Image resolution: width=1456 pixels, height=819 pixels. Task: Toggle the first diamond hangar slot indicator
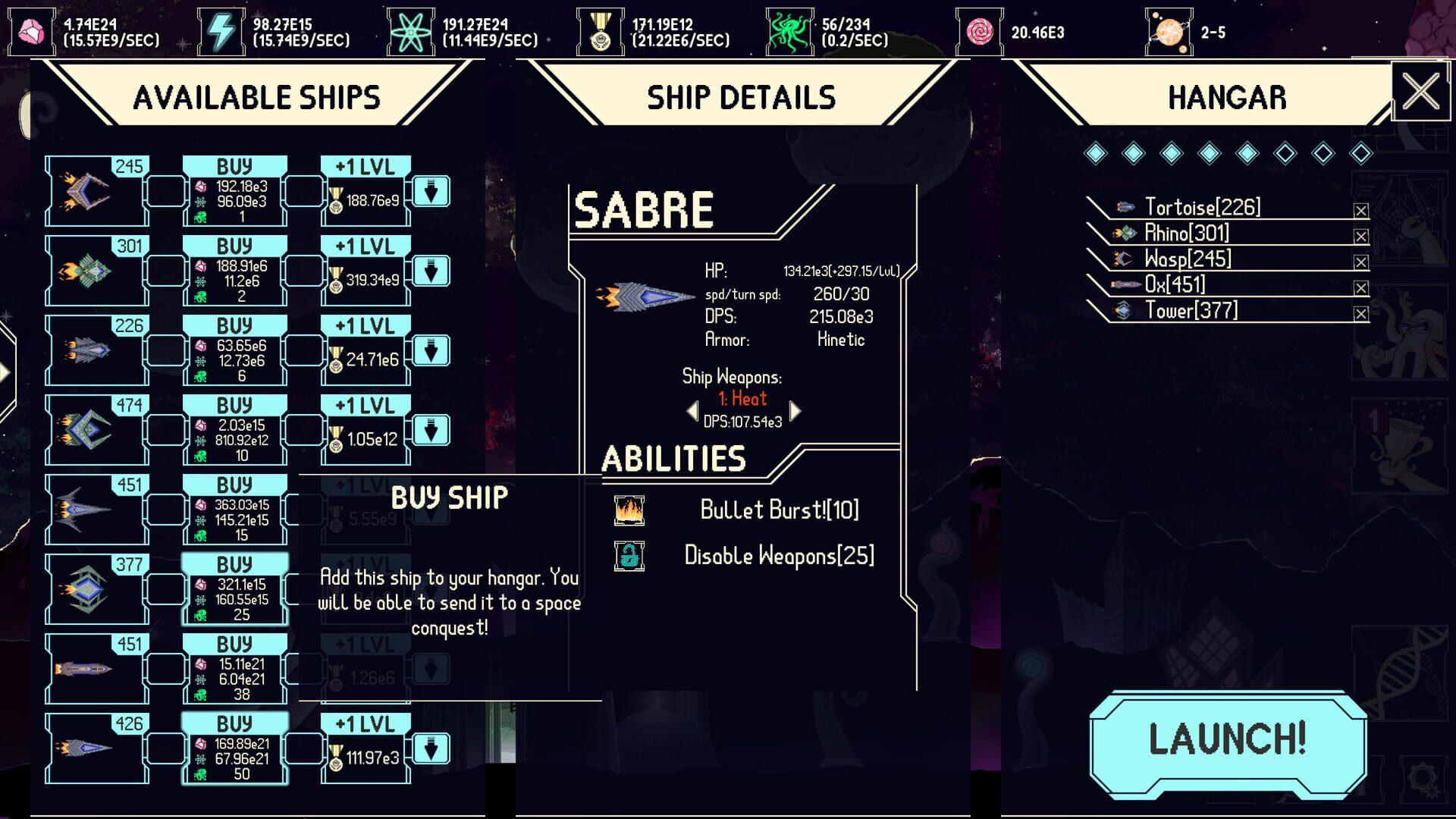coord(1095,152)
